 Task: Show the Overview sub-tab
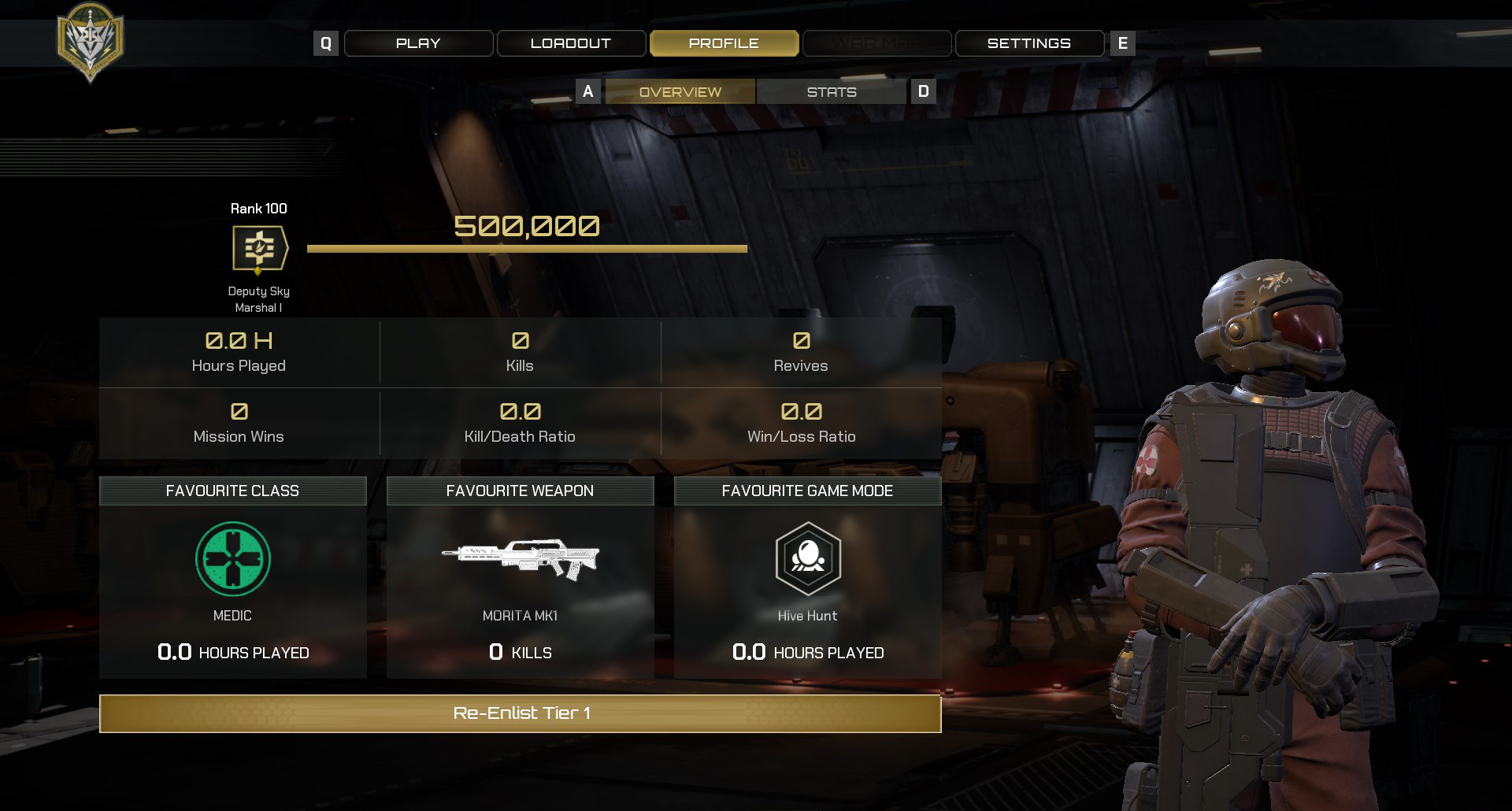point(680,92)
